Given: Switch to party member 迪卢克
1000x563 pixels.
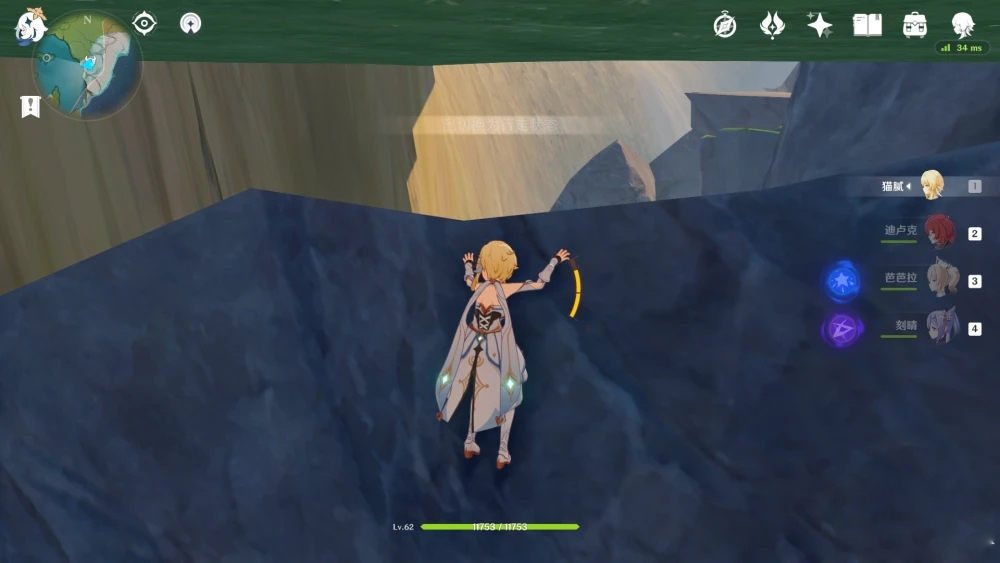Looking at the screenshot, I should 939,231.
